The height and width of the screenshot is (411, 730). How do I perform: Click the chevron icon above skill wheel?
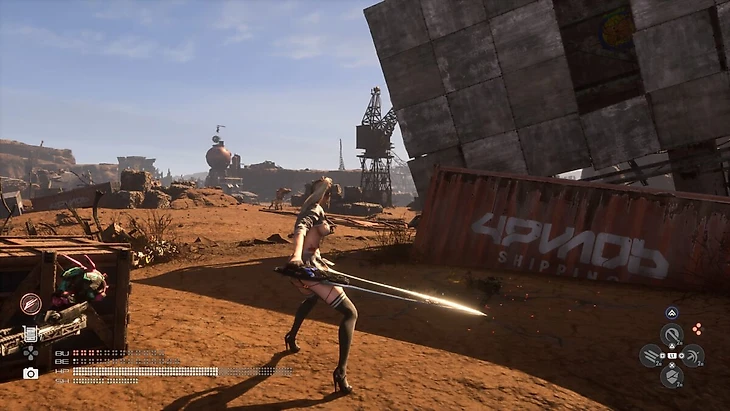672,313
